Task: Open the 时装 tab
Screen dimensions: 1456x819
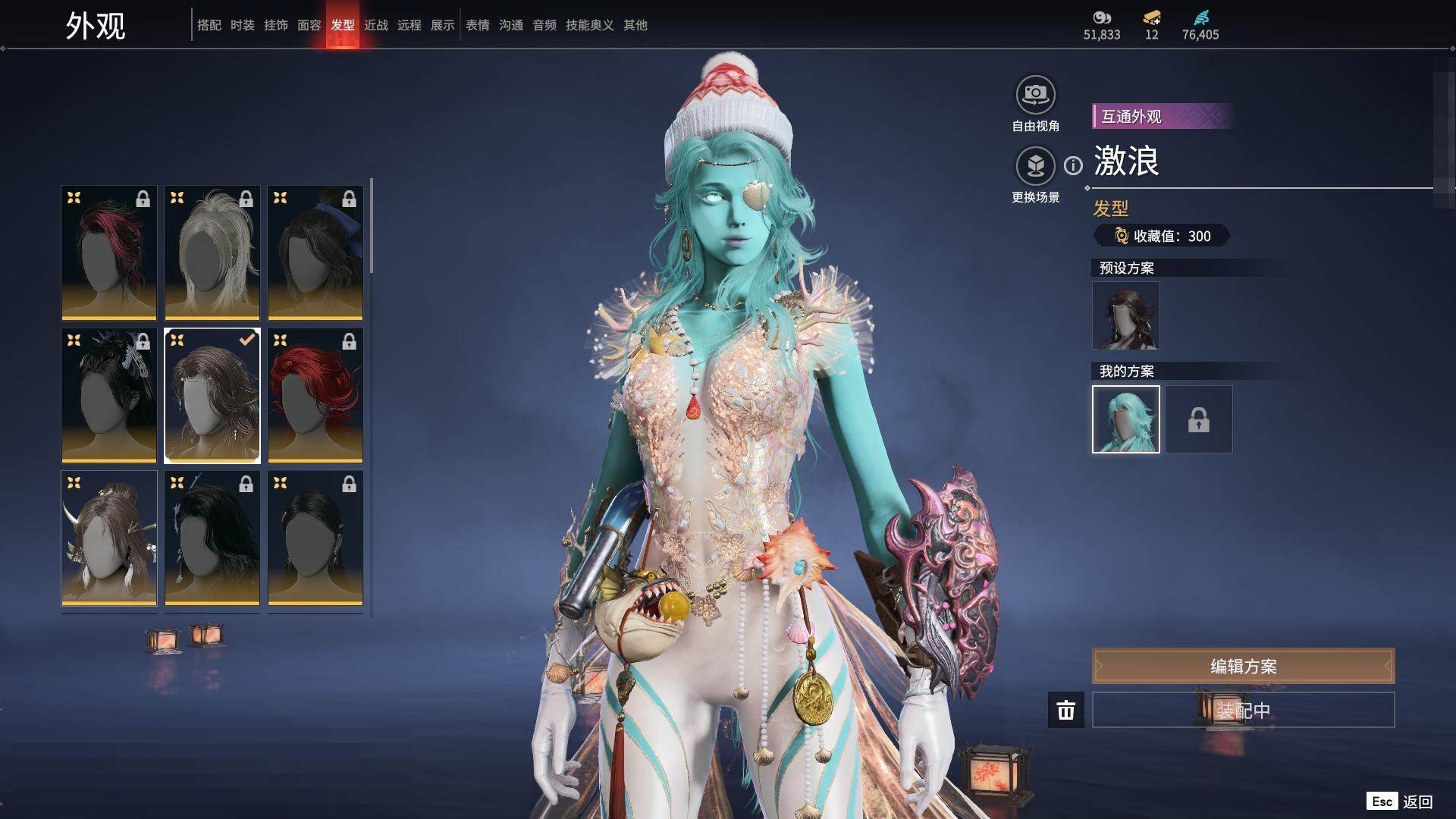Action: [242, 25]
